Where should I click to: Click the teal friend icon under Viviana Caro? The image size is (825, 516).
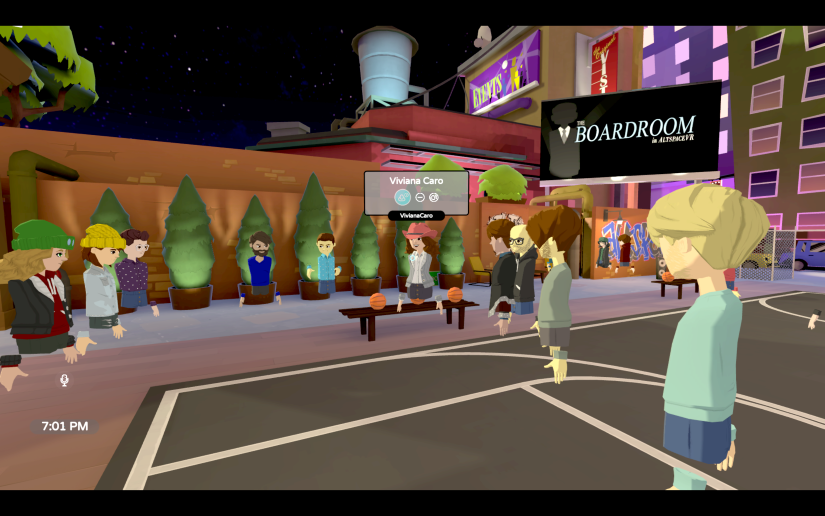[x=402, y=197]
